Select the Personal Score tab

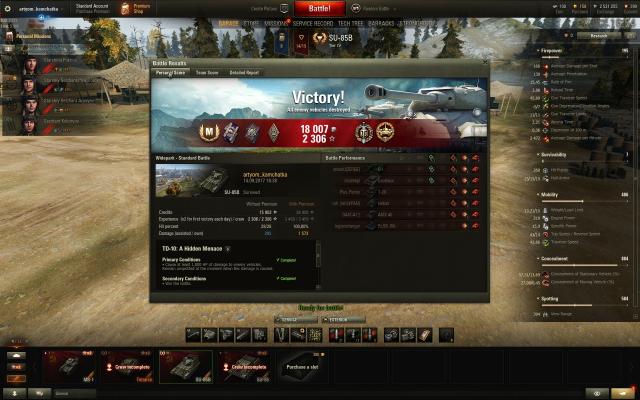coord(171,72)
